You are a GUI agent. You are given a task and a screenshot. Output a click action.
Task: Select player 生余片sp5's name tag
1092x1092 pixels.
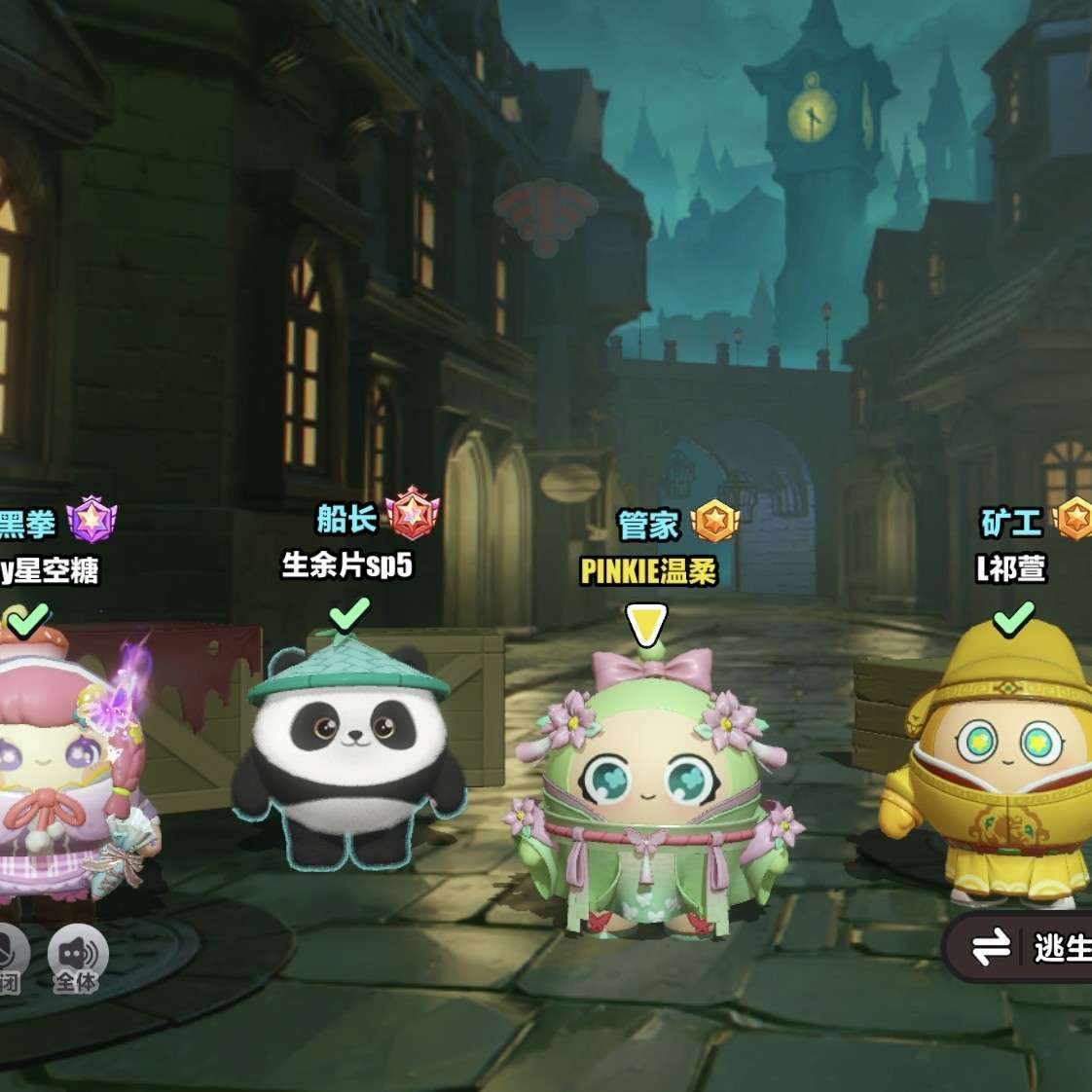pos(346,564)
